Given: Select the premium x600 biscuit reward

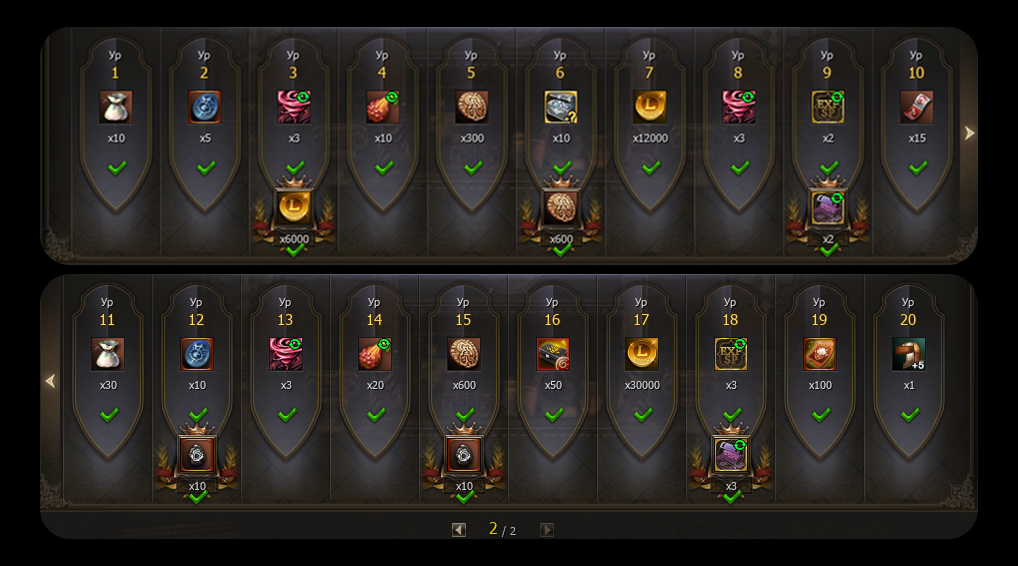Looking at the screenshot, I should click(561, 207).
